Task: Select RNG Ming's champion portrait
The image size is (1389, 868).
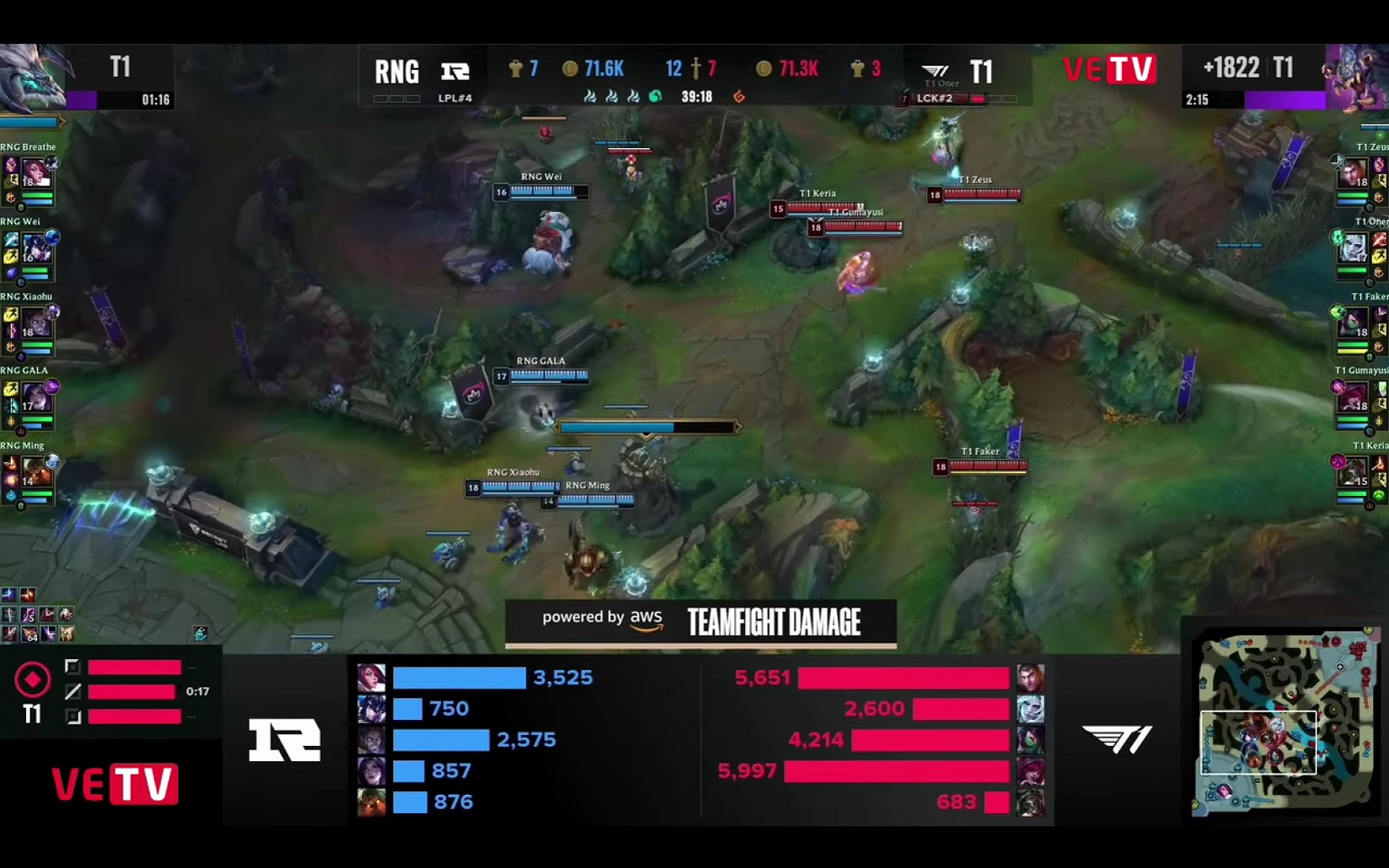Action: (36, 472)
